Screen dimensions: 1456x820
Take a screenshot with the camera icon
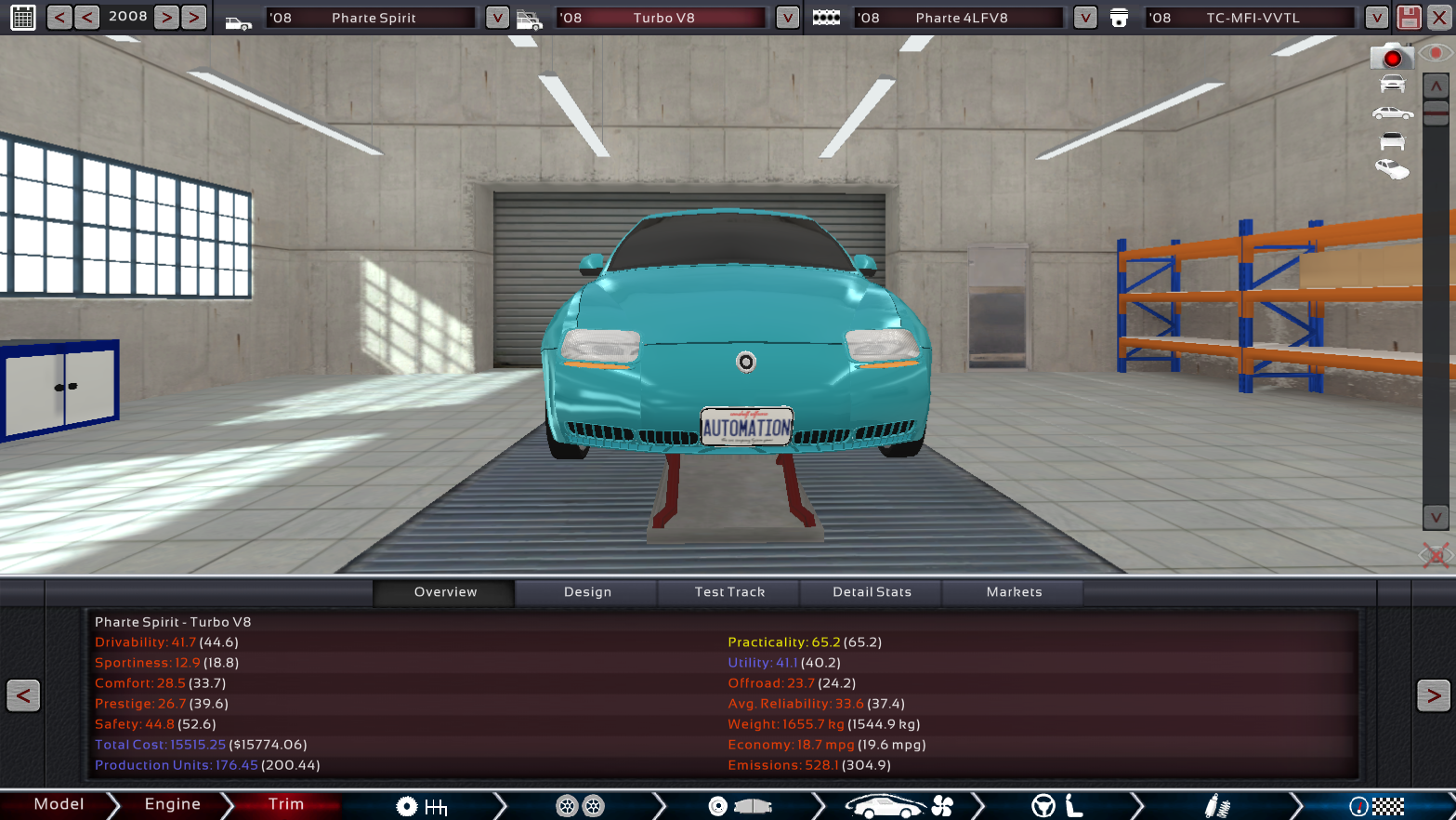(1392, 56)
